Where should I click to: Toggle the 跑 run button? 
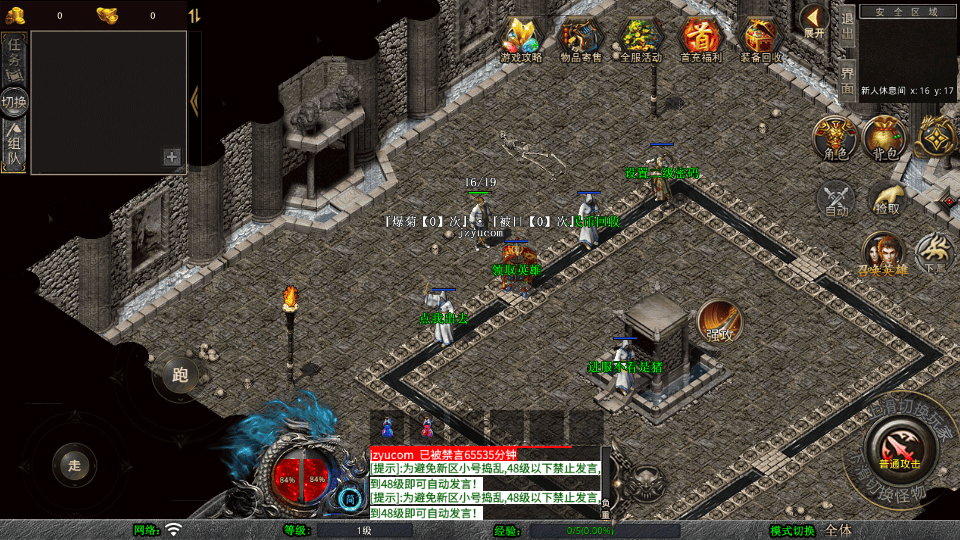pos(180,375)
